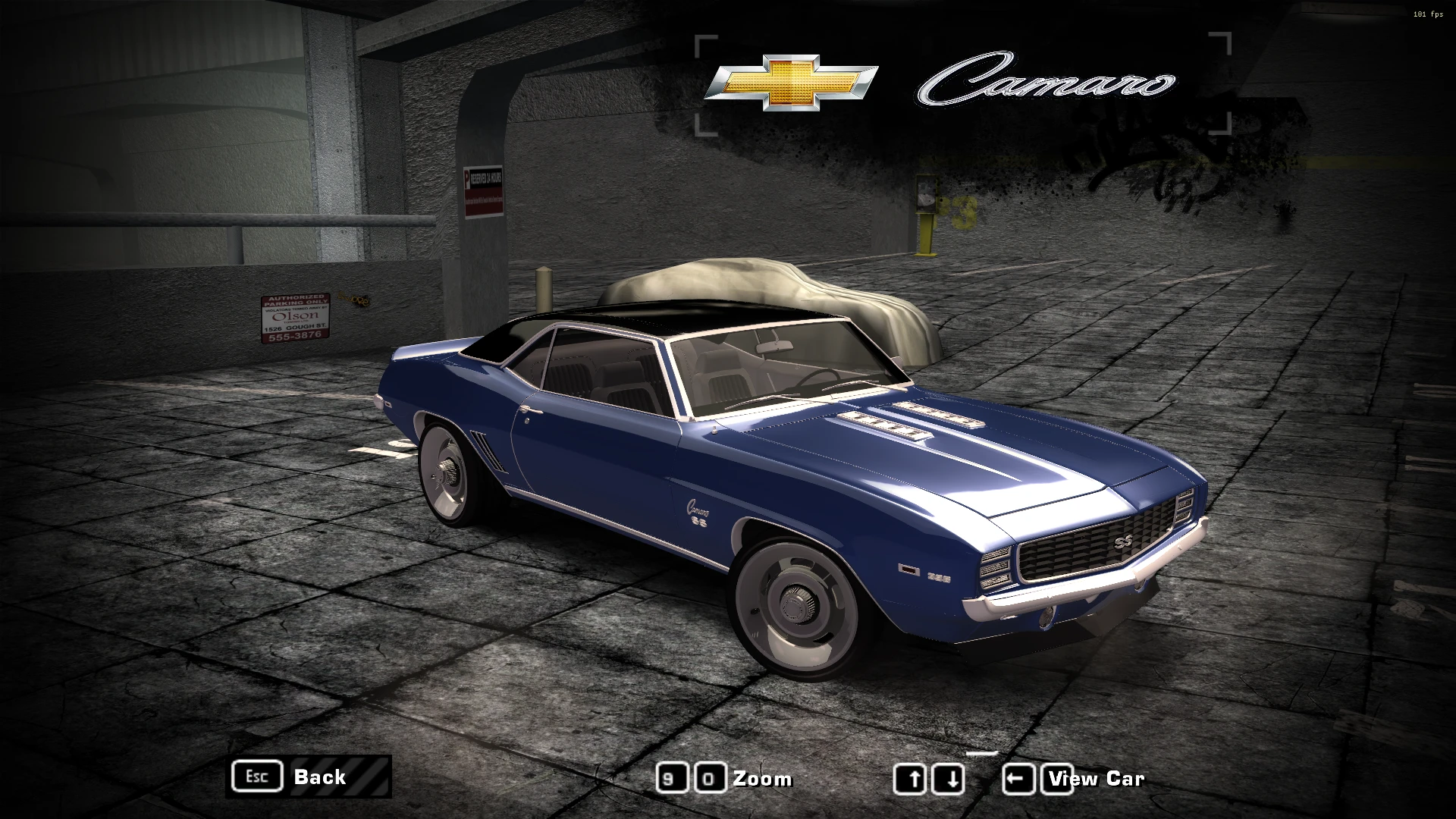Toggle the camera viewfinder bracket overlay
The image size is (1456, 819).
[x=705, y=42]
